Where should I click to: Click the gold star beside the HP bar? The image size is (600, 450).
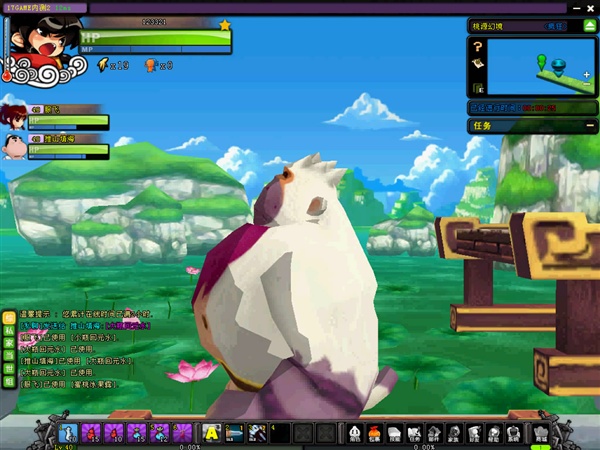224,24
